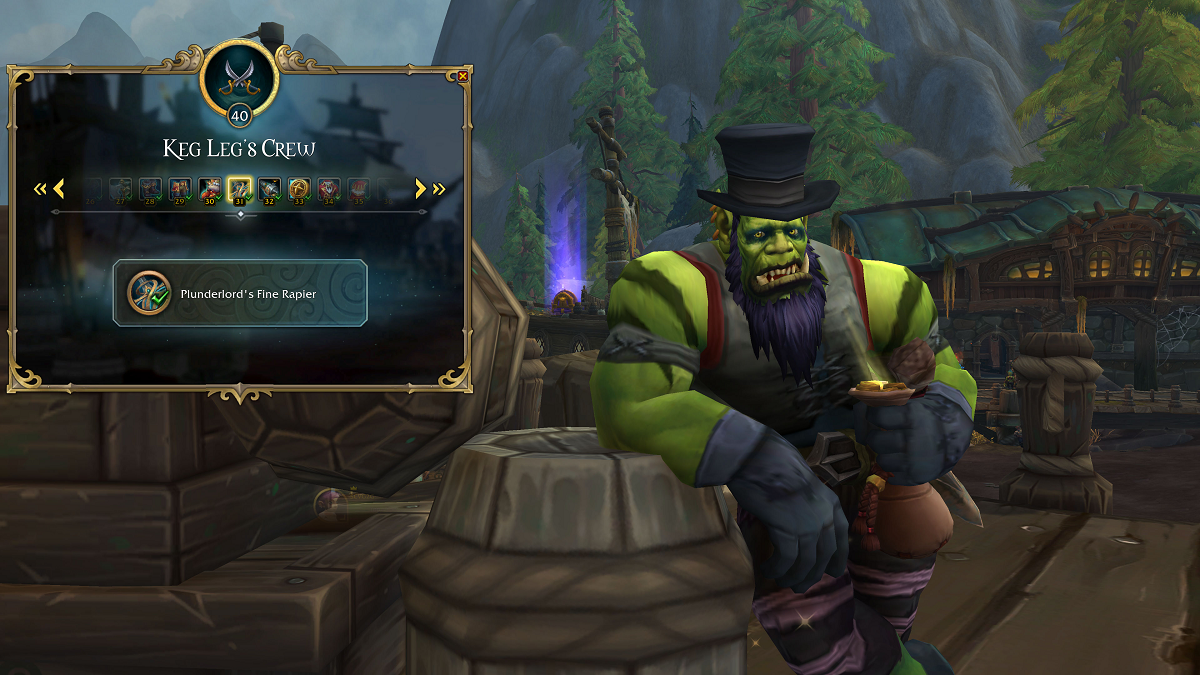Viewport: 1200px width, 675px height.
Task: Select renown level 29 reward icon
Action: [180, 188]
